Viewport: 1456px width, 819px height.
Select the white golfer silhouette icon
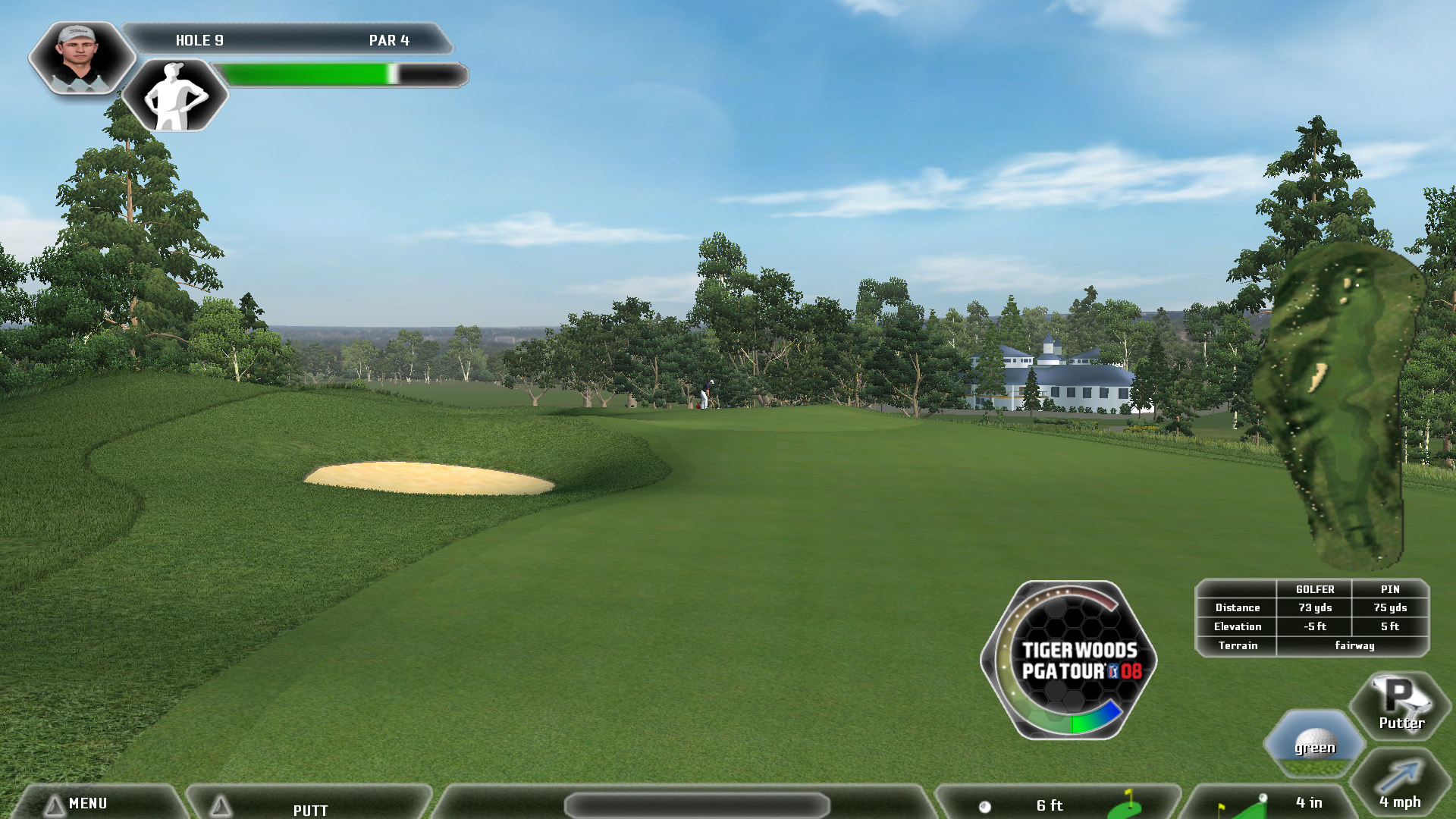(x=175, y=96)
